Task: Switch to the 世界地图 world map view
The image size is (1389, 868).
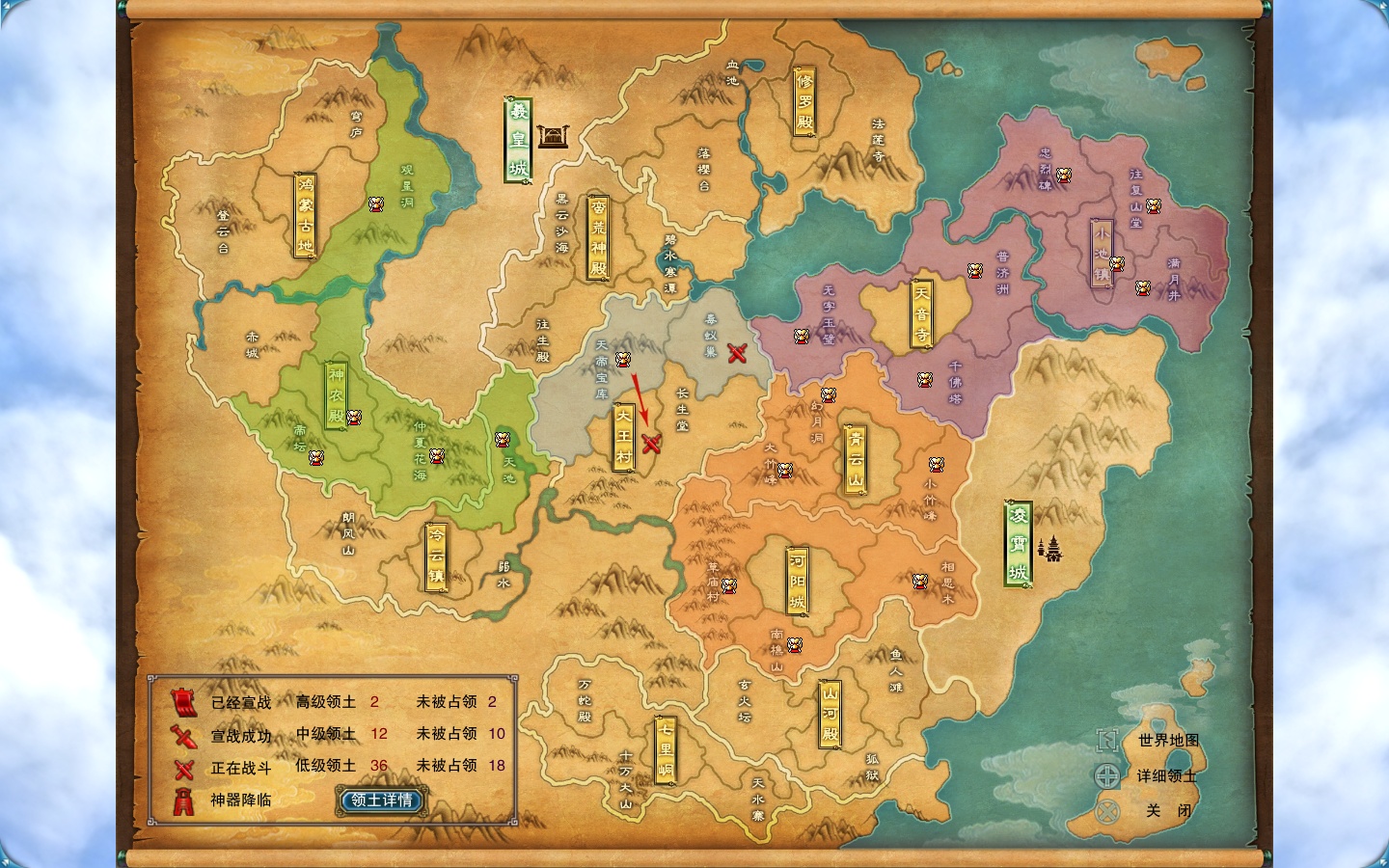Action: (x=1168, y=741)
